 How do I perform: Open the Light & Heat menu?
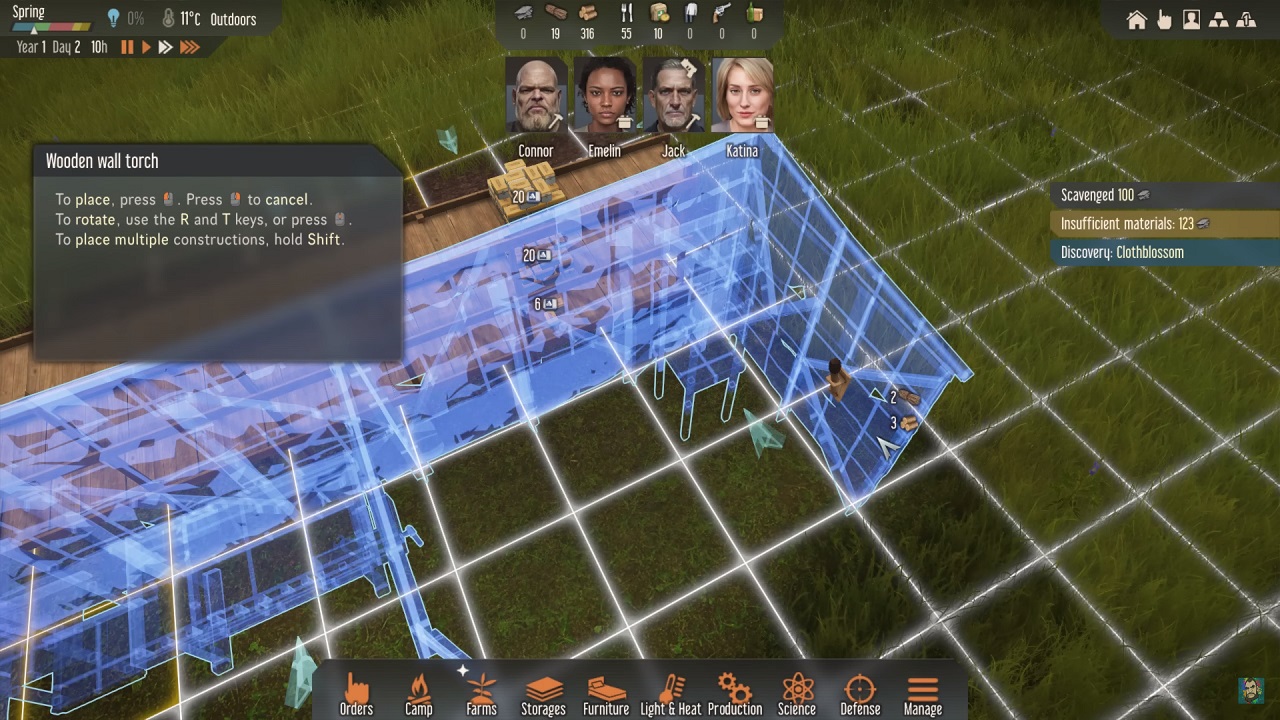point(670,694)
